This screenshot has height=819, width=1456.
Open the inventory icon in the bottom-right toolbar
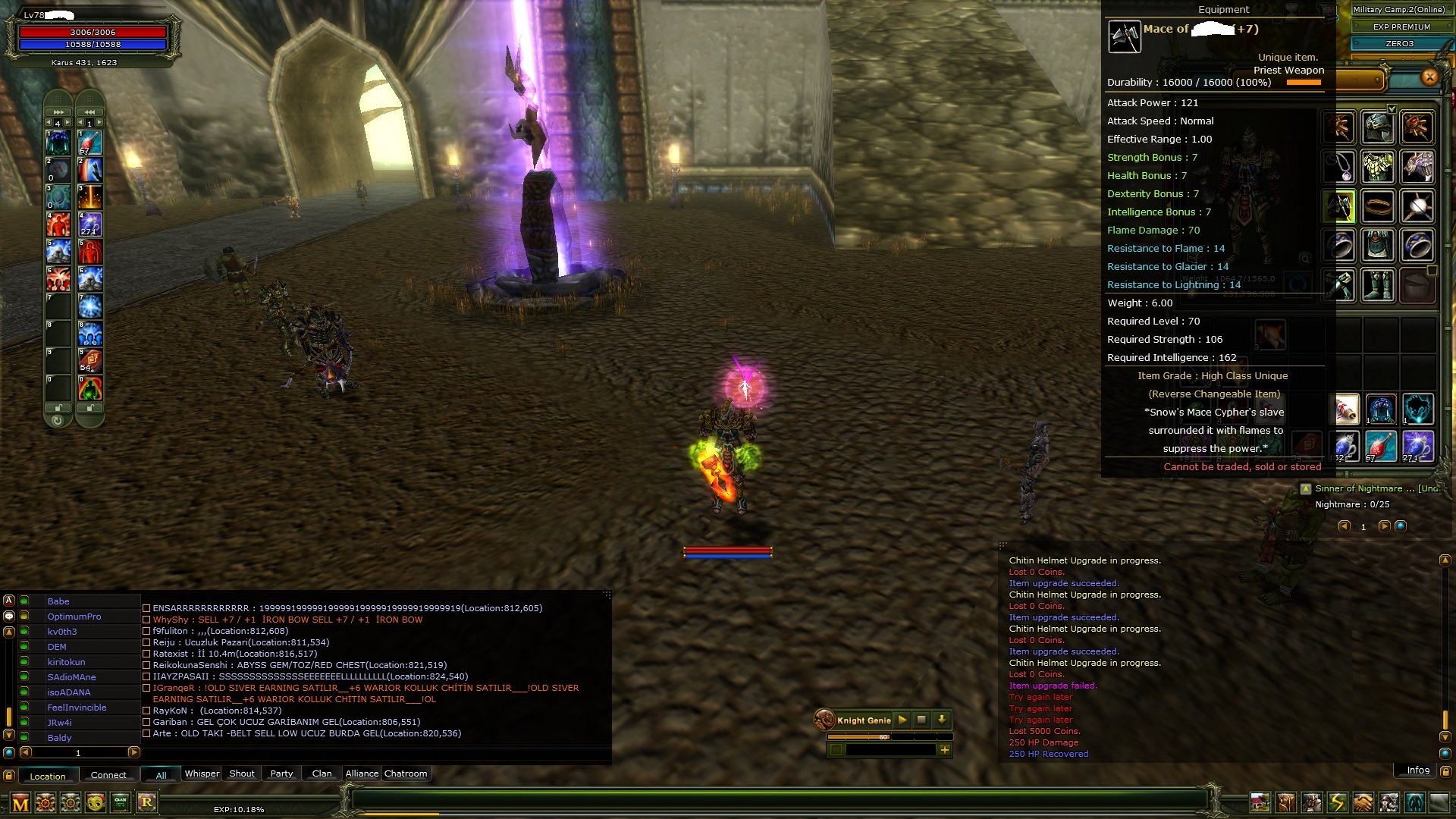(1286, 803)
